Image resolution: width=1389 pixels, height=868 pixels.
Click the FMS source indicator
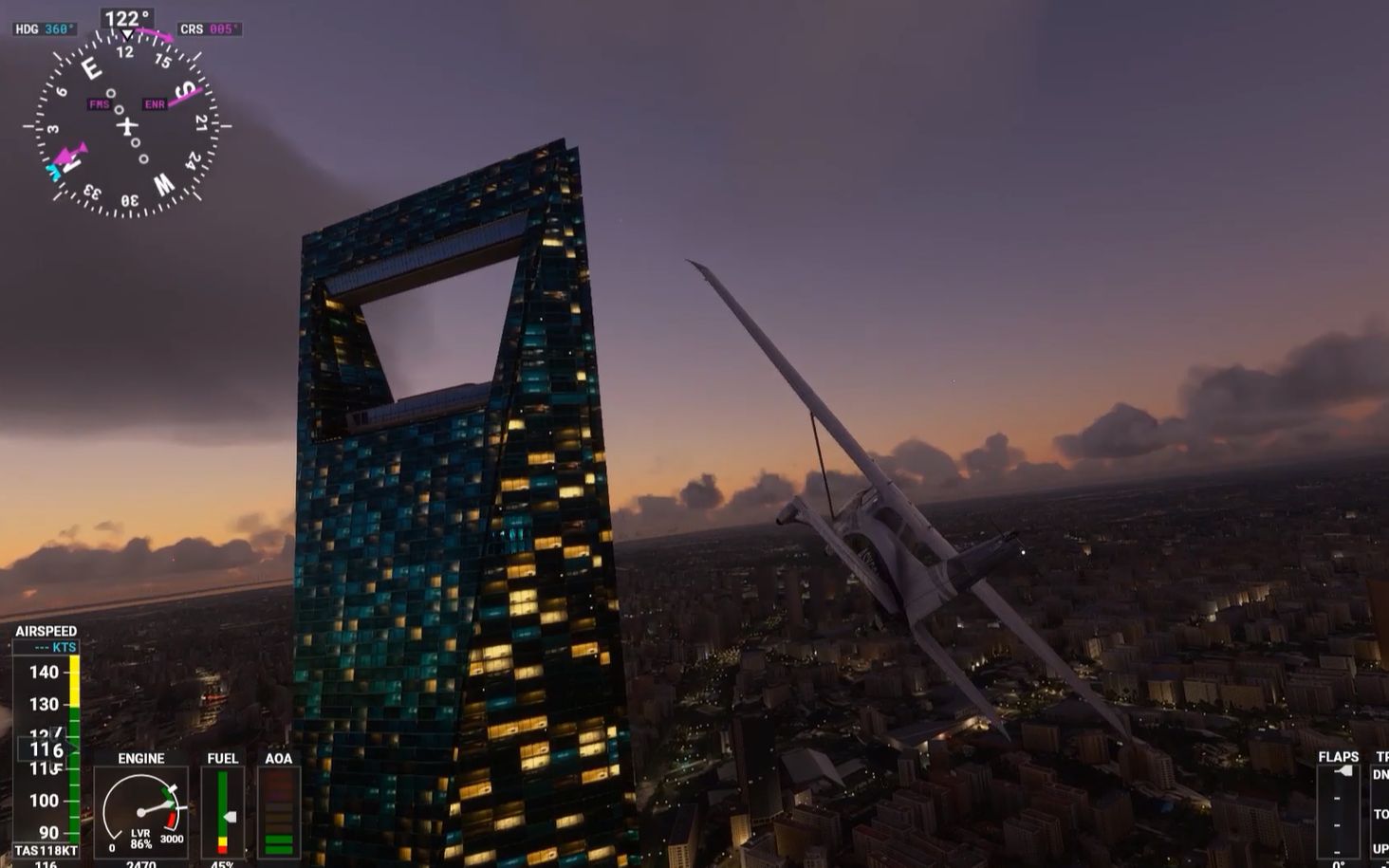pyautogui.click(x=100, y=103)
